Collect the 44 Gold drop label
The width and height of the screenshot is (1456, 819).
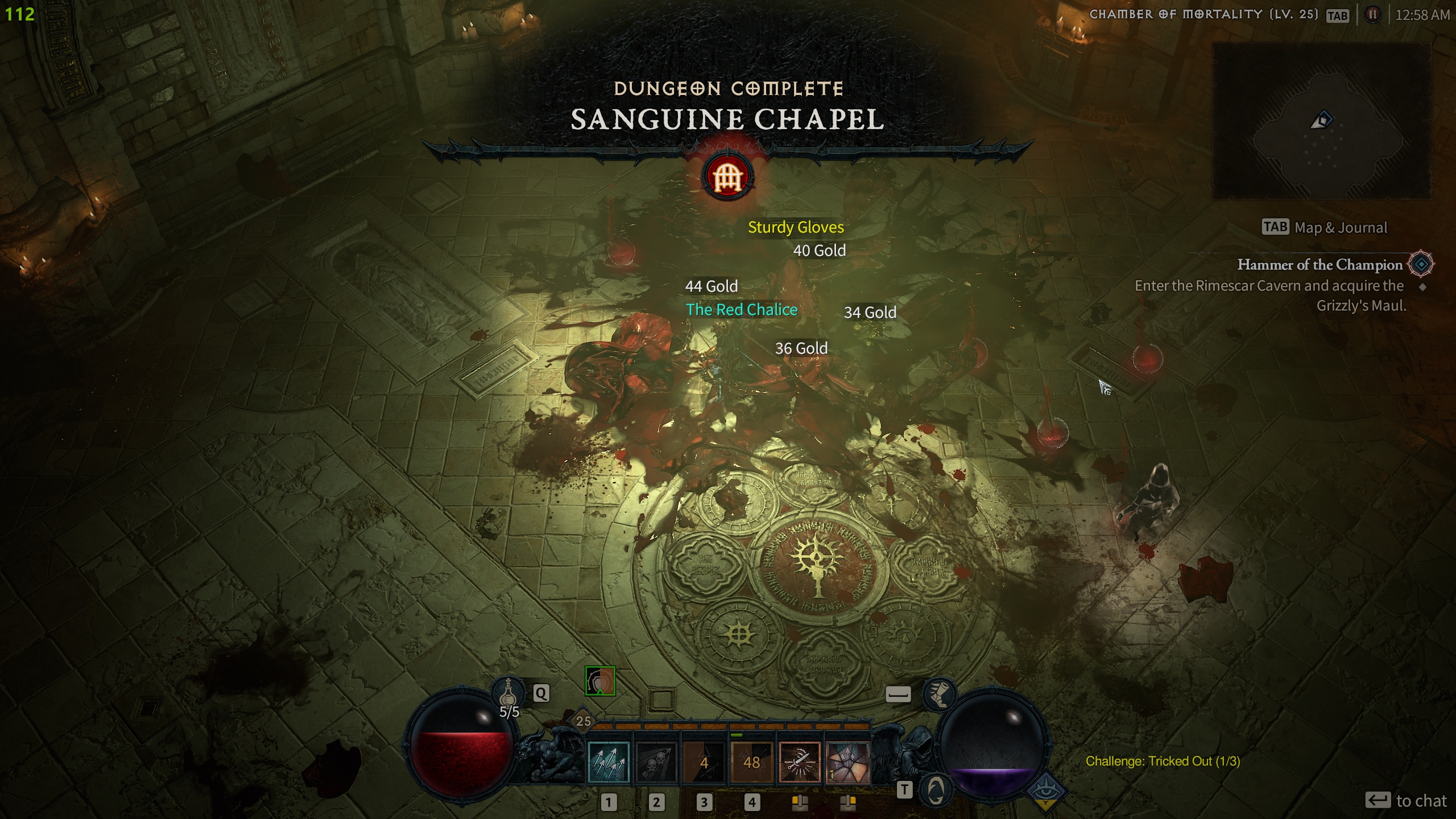pos(712,286)
